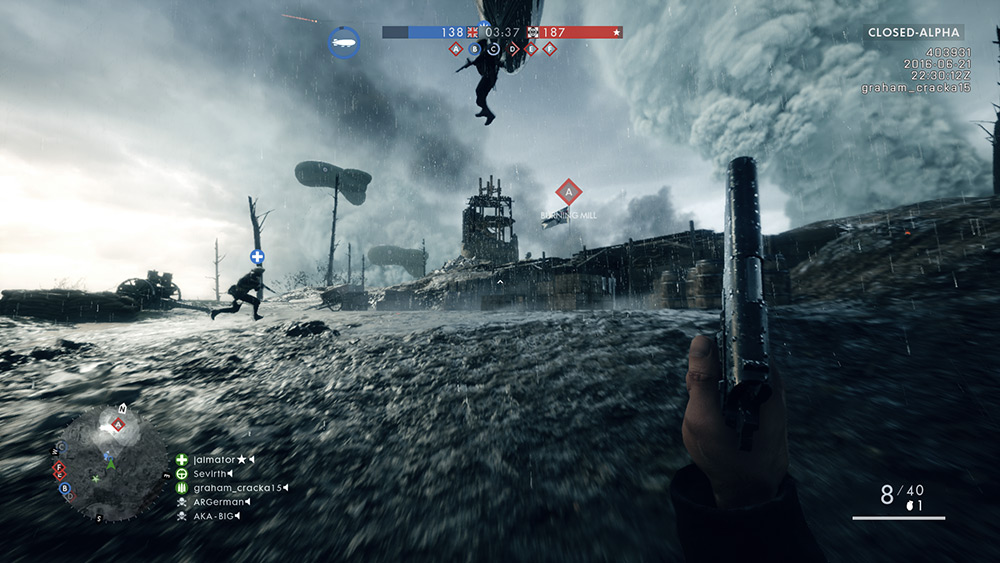Click the Burning Mill objective A marker
Screen dimensions: 1000x563
click(569, 191)
